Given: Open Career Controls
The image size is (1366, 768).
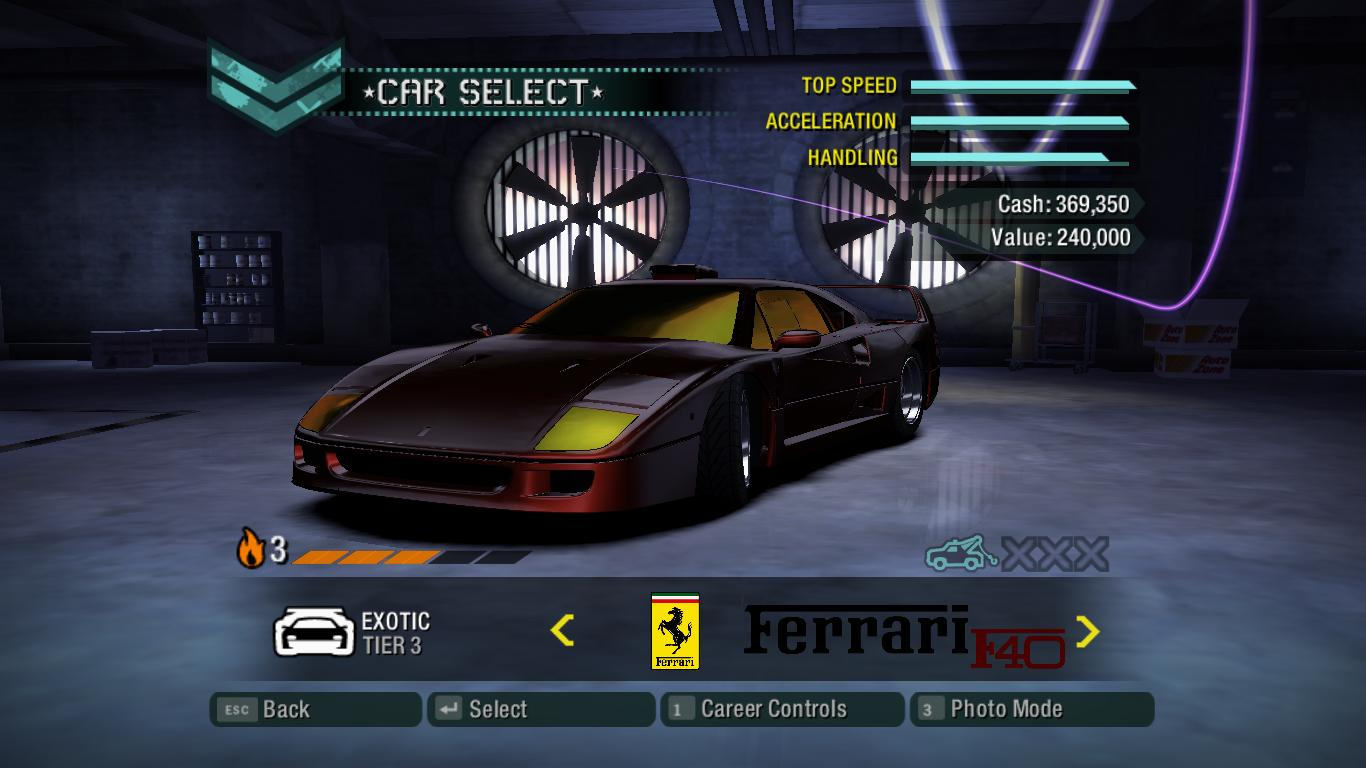Looking at the screenshot, I should tap(781, 709).
